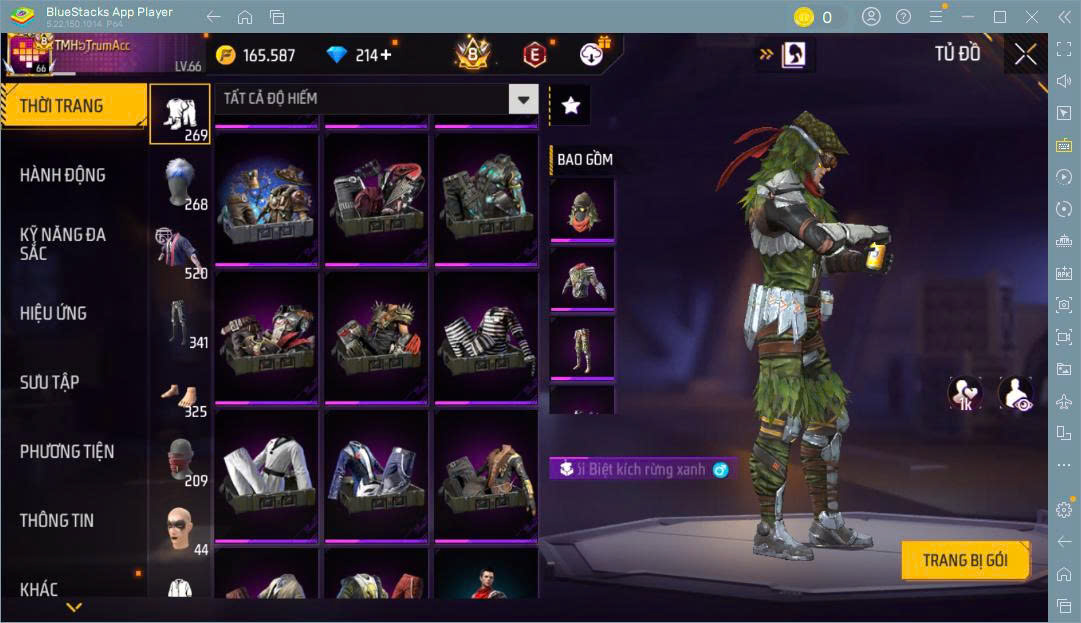1081x623 pixels.
Task: Open the THÔNG TIN section
Action: 57,520
